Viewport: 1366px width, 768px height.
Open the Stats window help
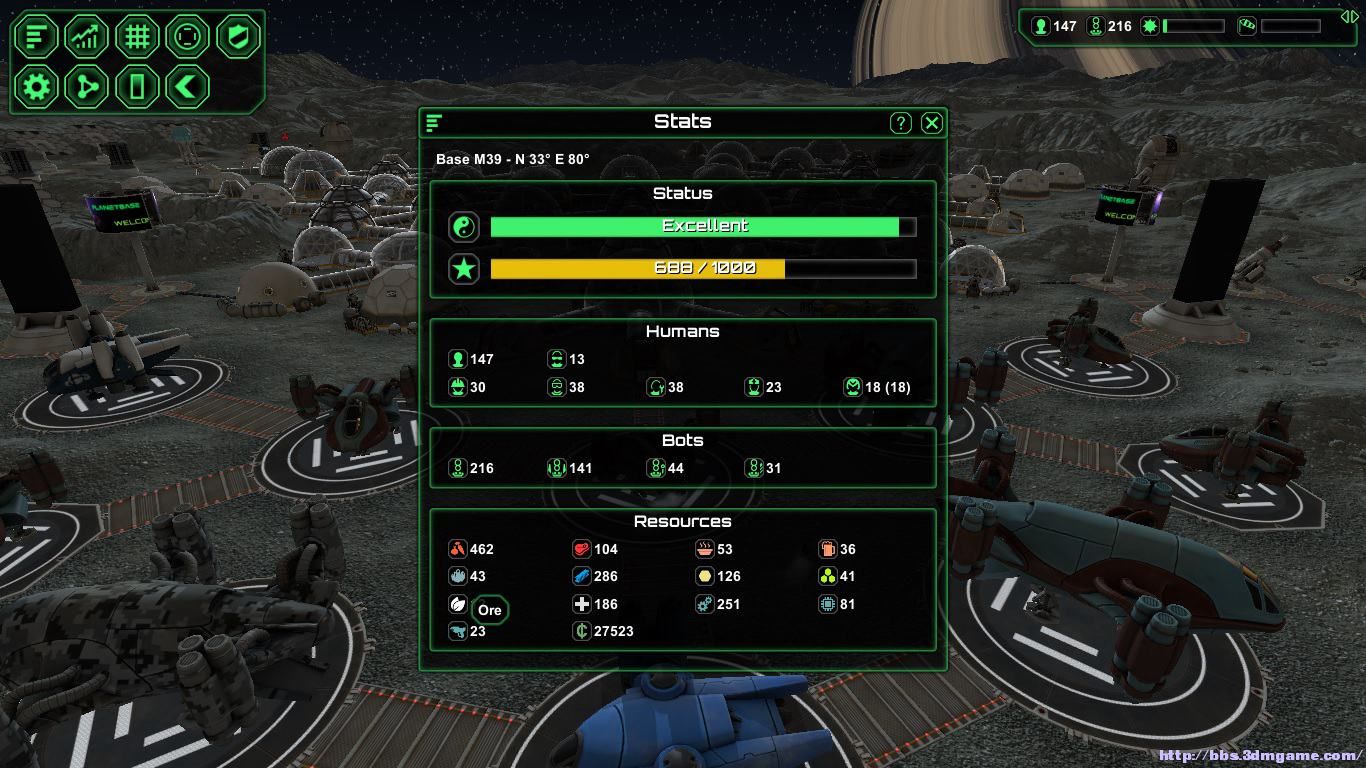pyautogui.click(x=900, y=123)
